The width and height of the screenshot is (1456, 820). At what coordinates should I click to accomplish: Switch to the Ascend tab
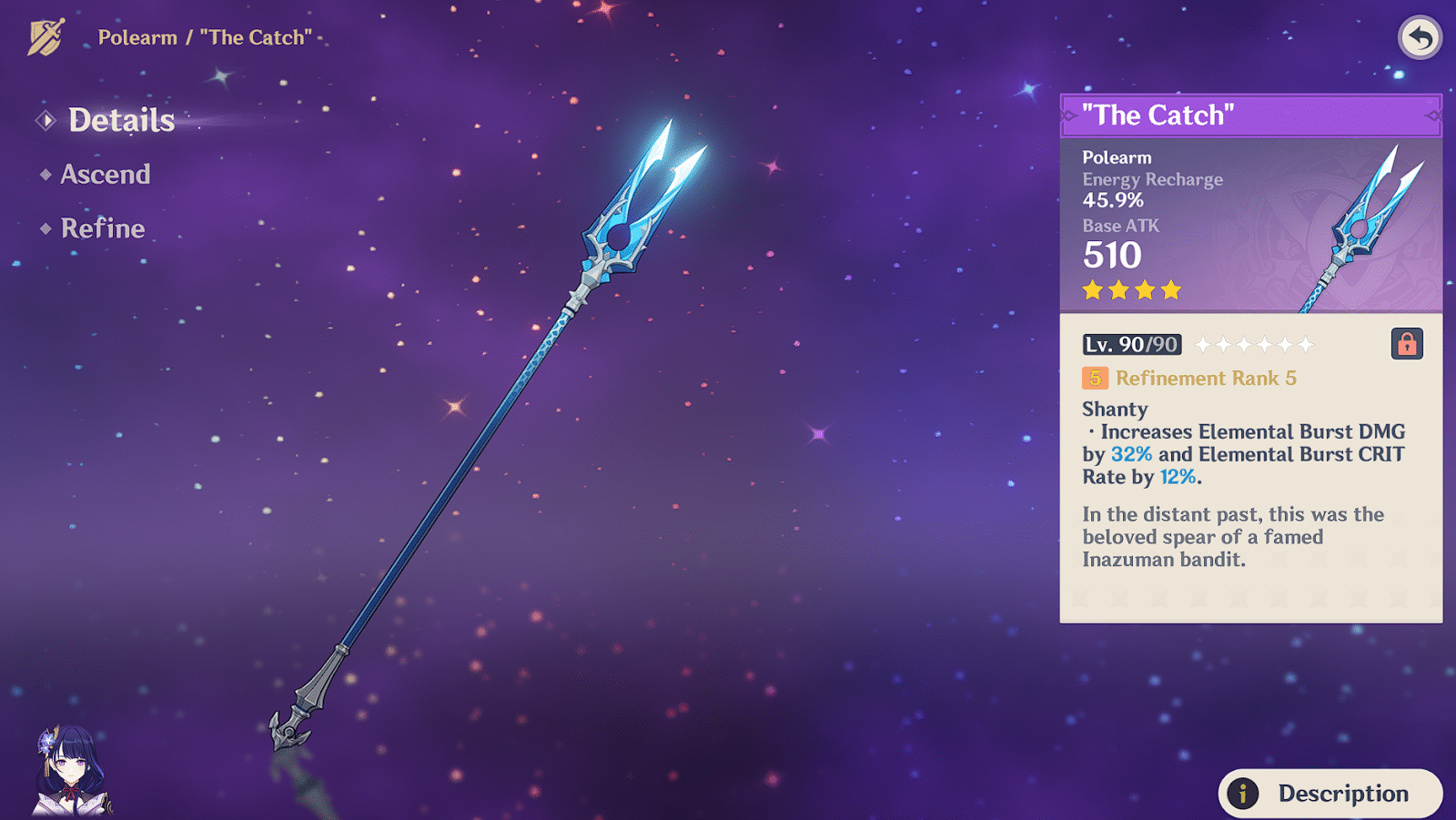coord(105,174)
